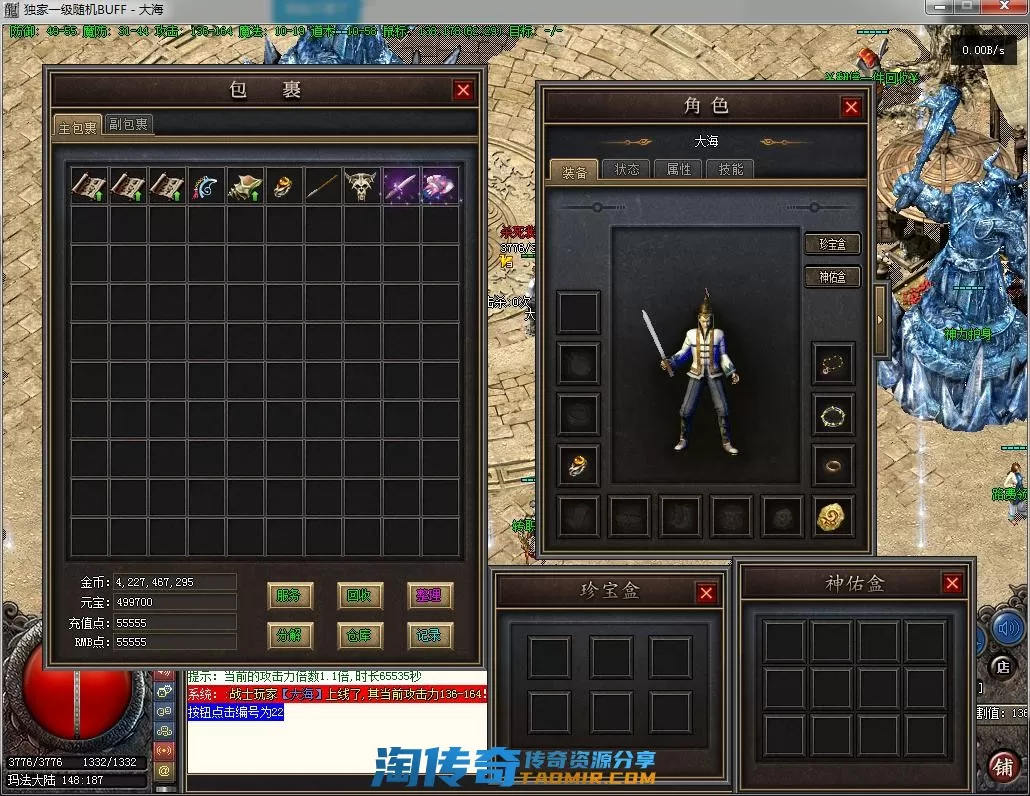Open the 属性 attributes tab
The width and height of the screenshot is (1030, 796).
pos(680,169)
